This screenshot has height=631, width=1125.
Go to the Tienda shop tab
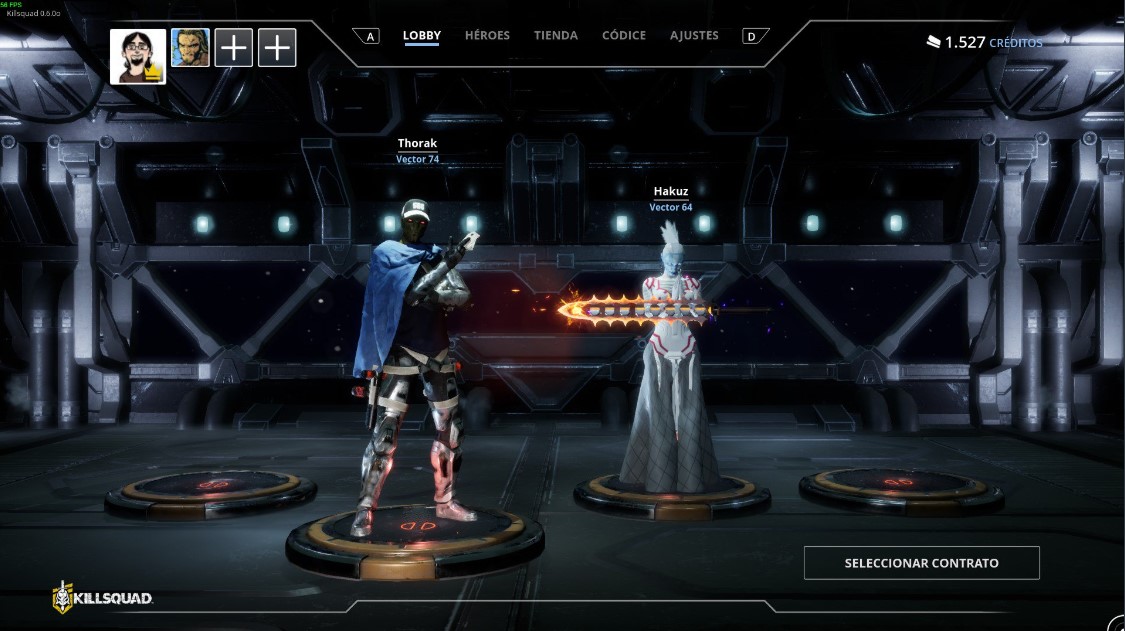555,35
